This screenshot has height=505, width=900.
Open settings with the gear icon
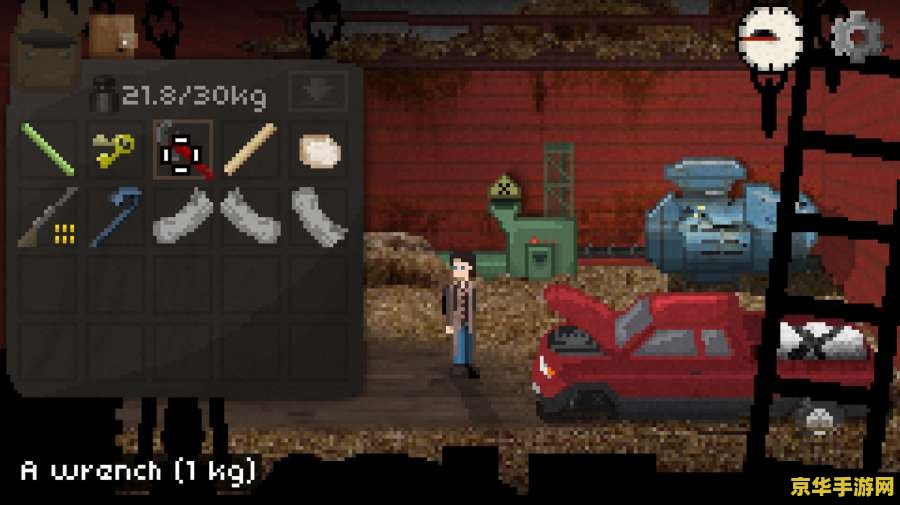point(856,37)
